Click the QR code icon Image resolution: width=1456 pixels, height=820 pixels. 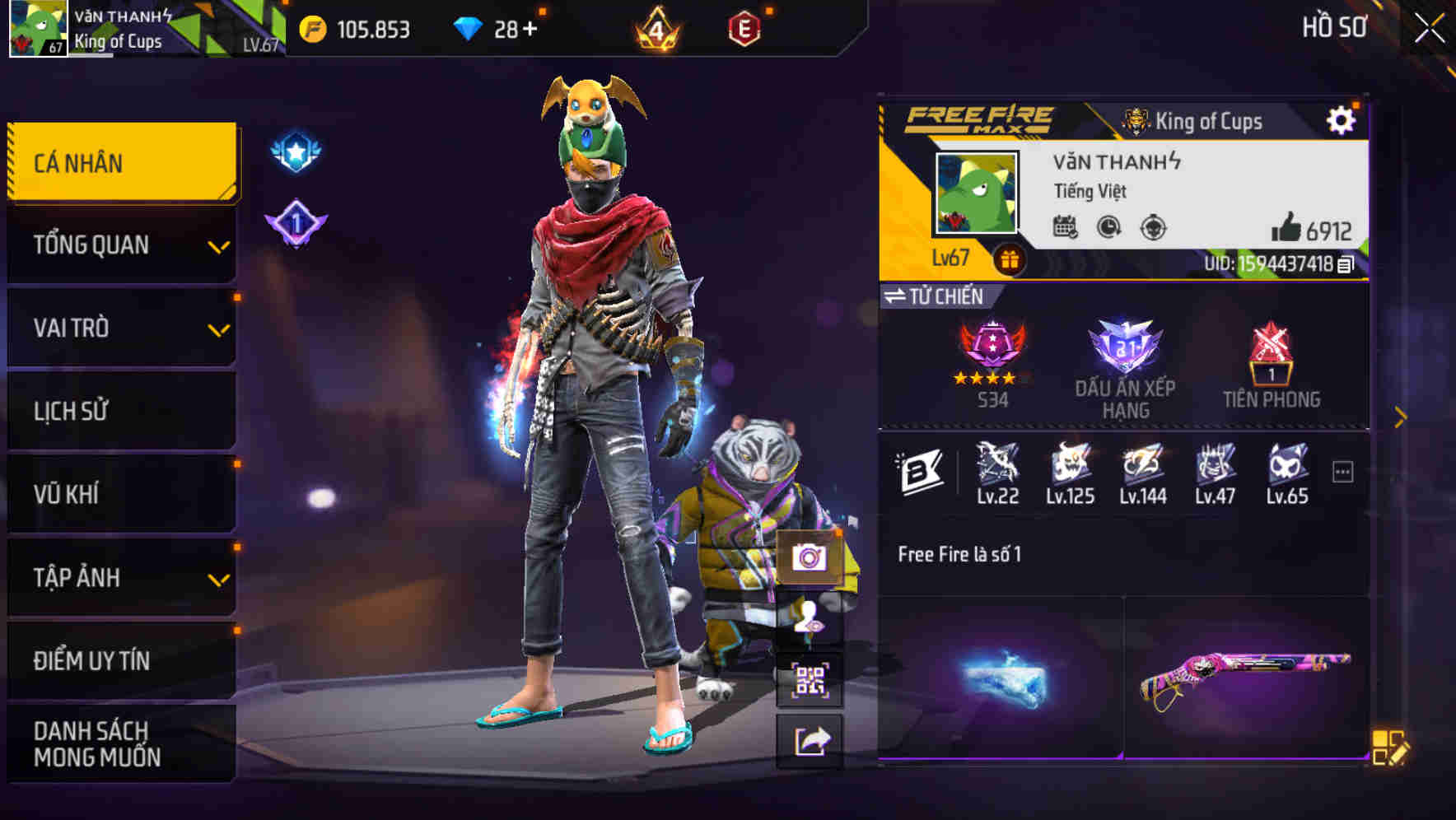[x=811, y=678]
